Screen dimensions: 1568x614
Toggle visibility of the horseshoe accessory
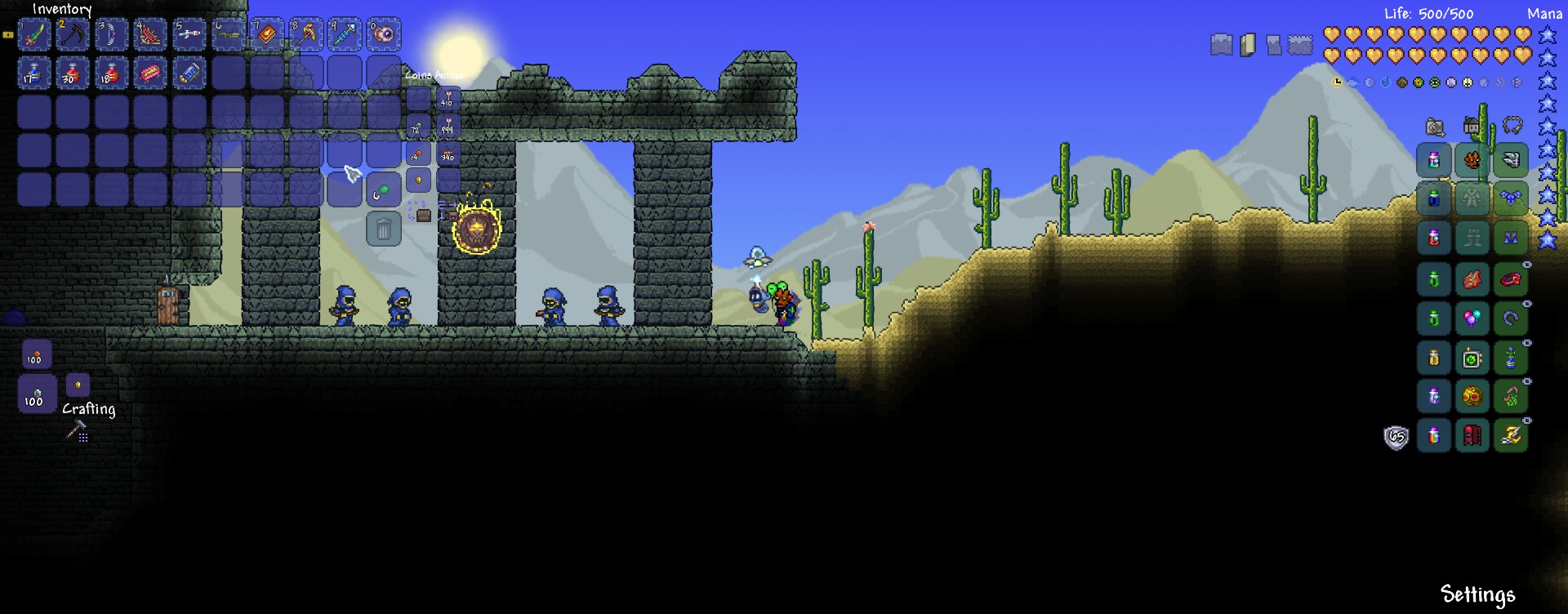1527,304
